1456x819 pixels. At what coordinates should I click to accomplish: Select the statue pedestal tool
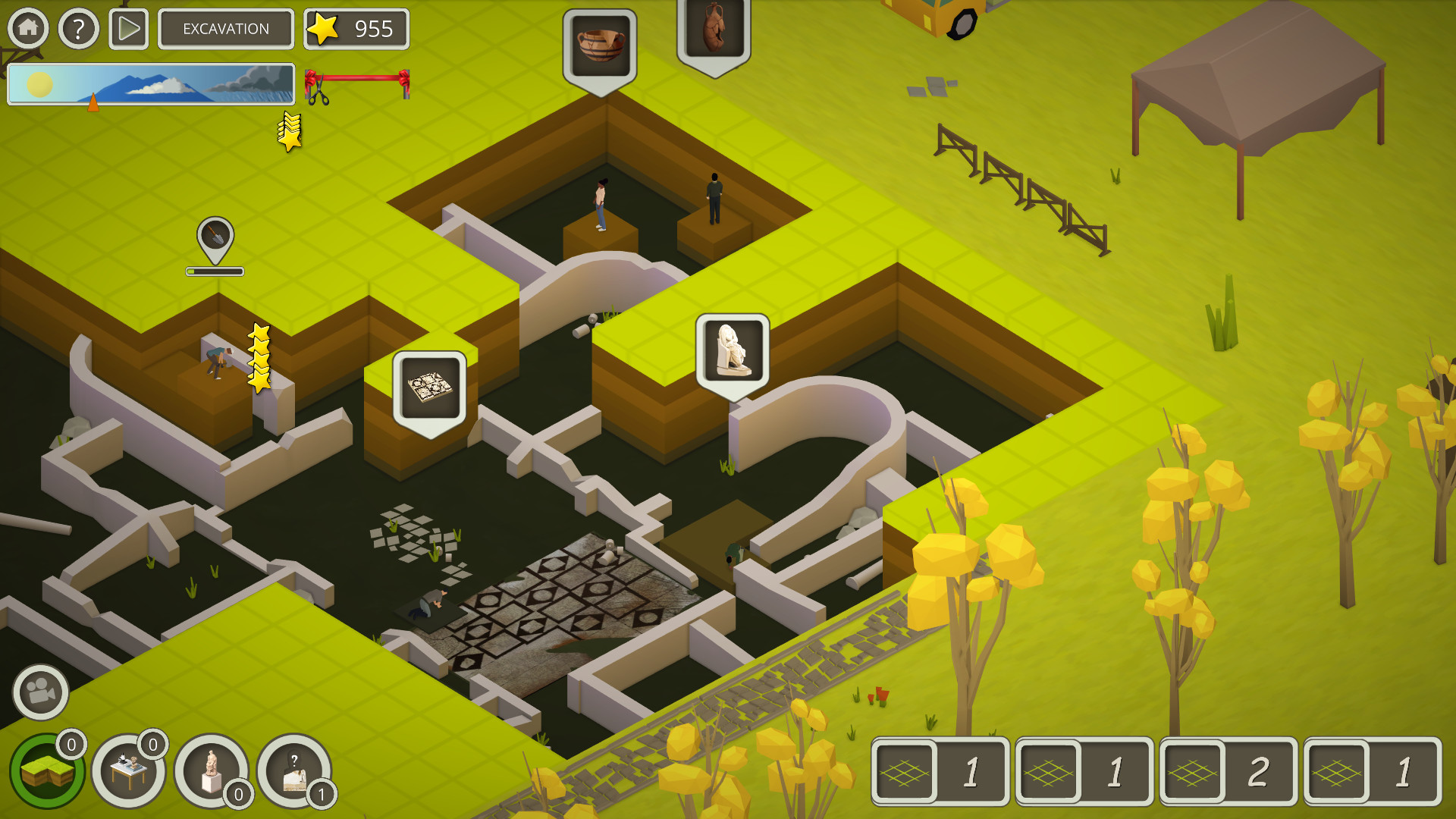(x=214, y=768)
